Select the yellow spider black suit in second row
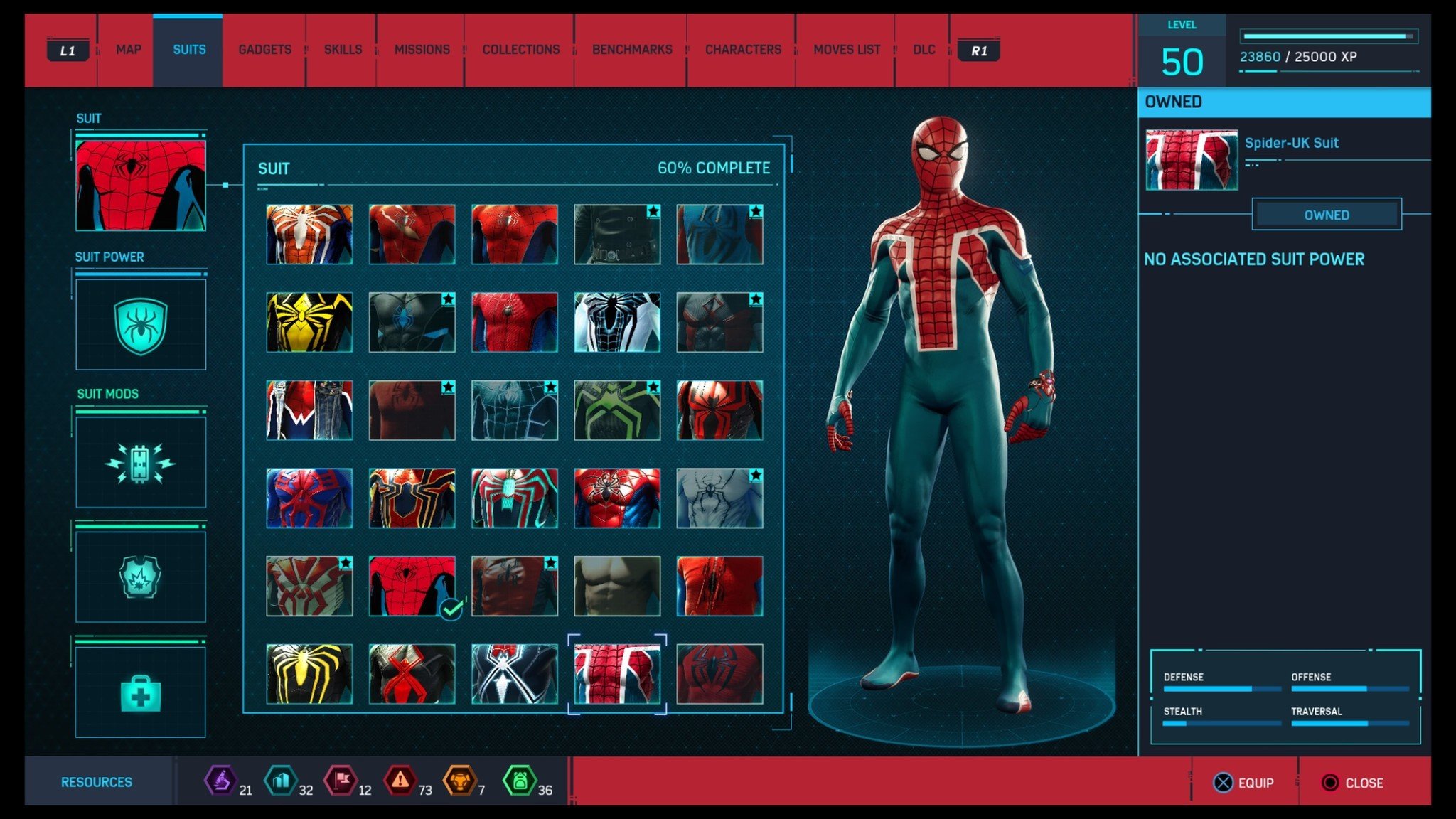The height and width of the screenshot is (819, 1456). coord(309,322)
